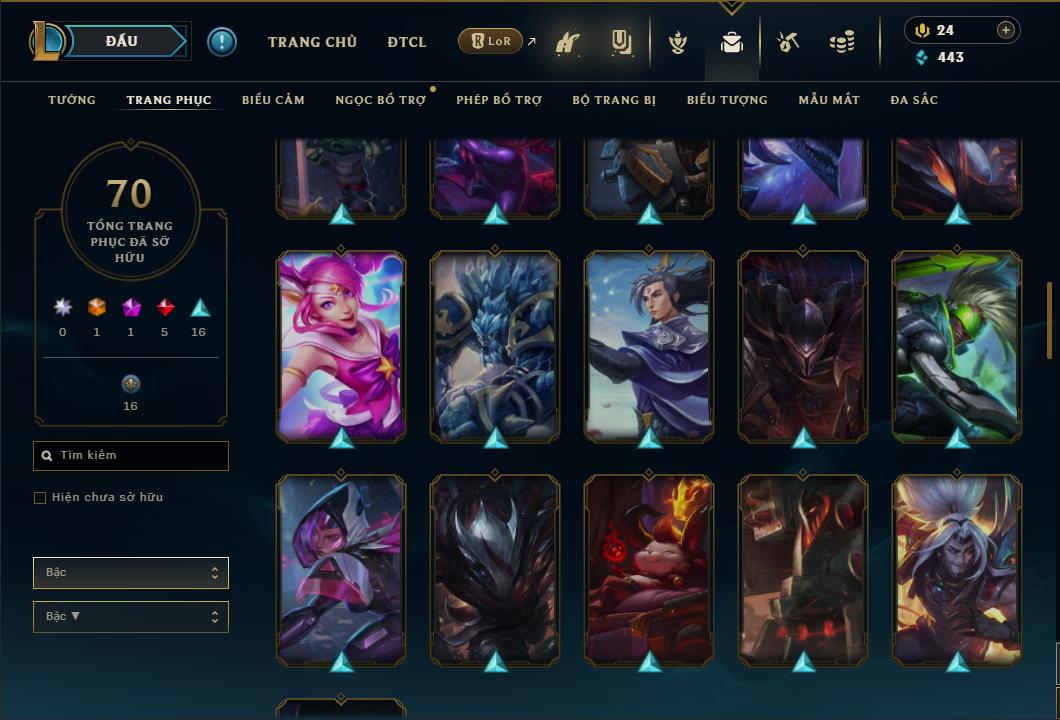The width and height of the screenshot is (1060, 720).
Task: Open the ĐA SẮC tab
Action: (x=914, y=100)
